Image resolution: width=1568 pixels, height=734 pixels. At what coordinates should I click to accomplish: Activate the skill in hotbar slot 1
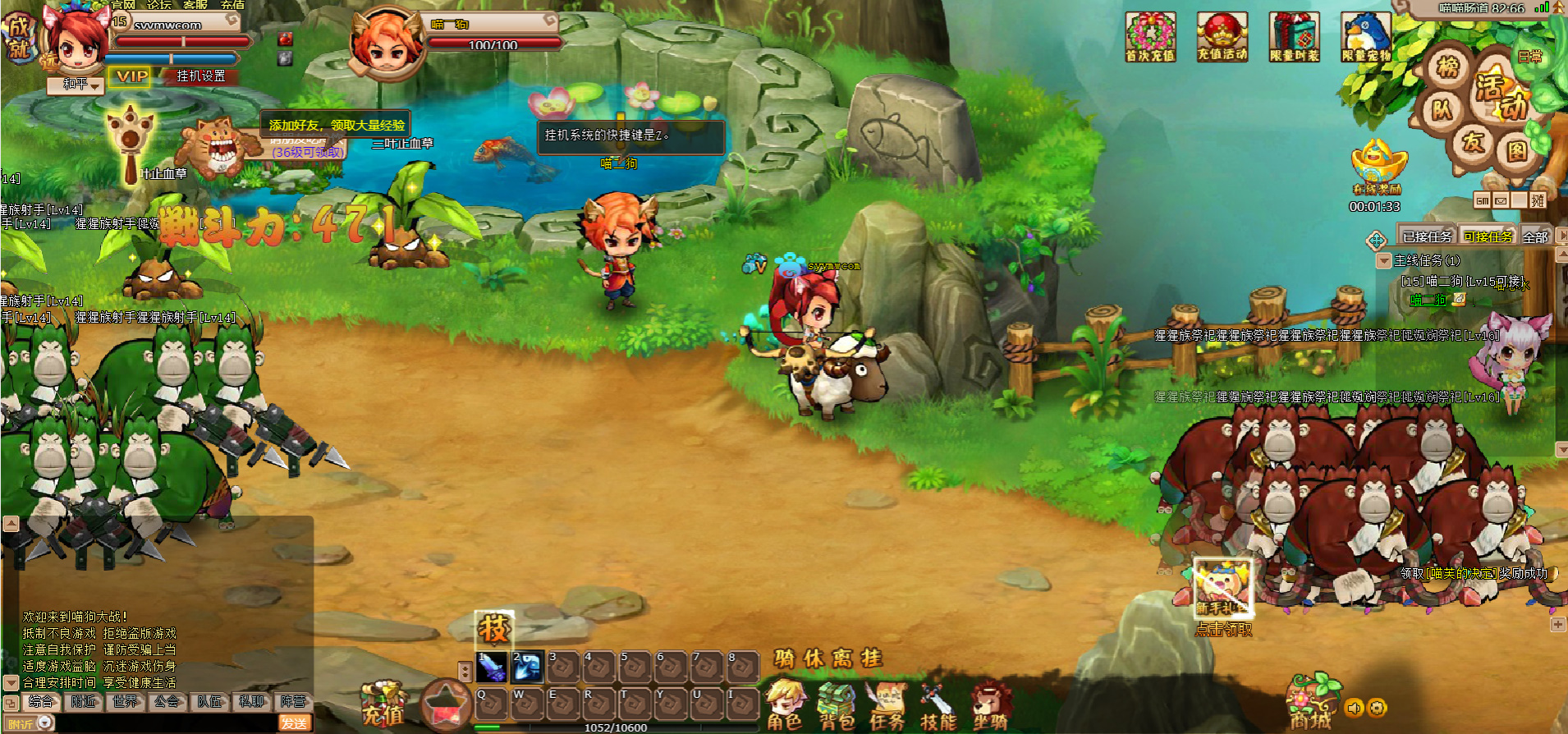click(x=491, y=667)
